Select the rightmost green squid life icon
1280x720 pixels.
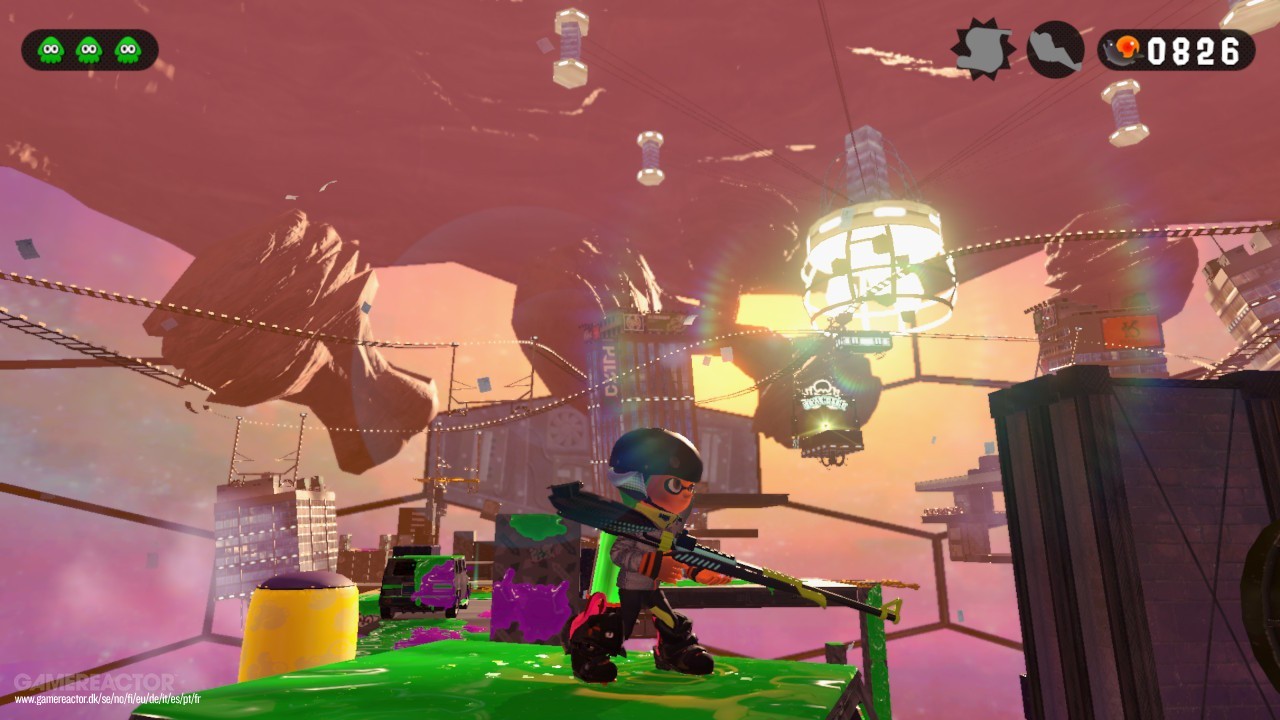click(x=128, y=46)
